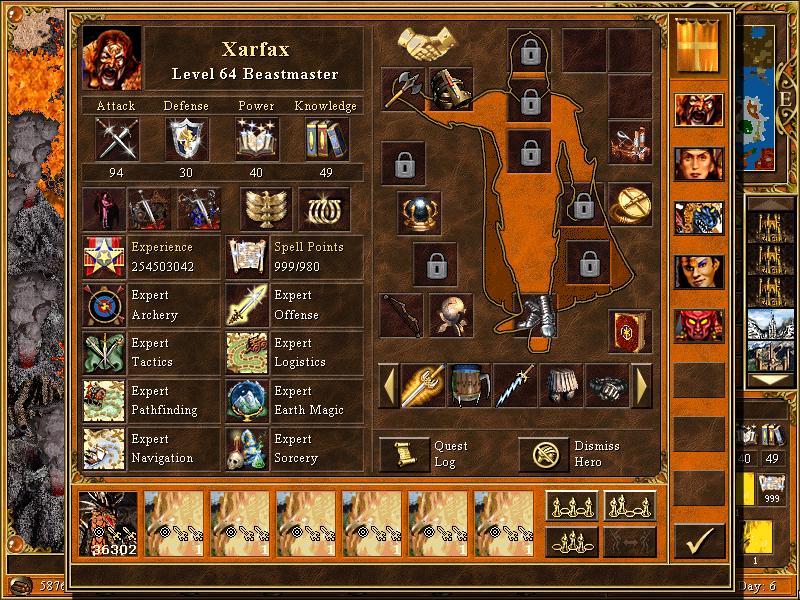The image size is (800, 600).
Task: View the Experience star icon
Action: coord(104,257)
